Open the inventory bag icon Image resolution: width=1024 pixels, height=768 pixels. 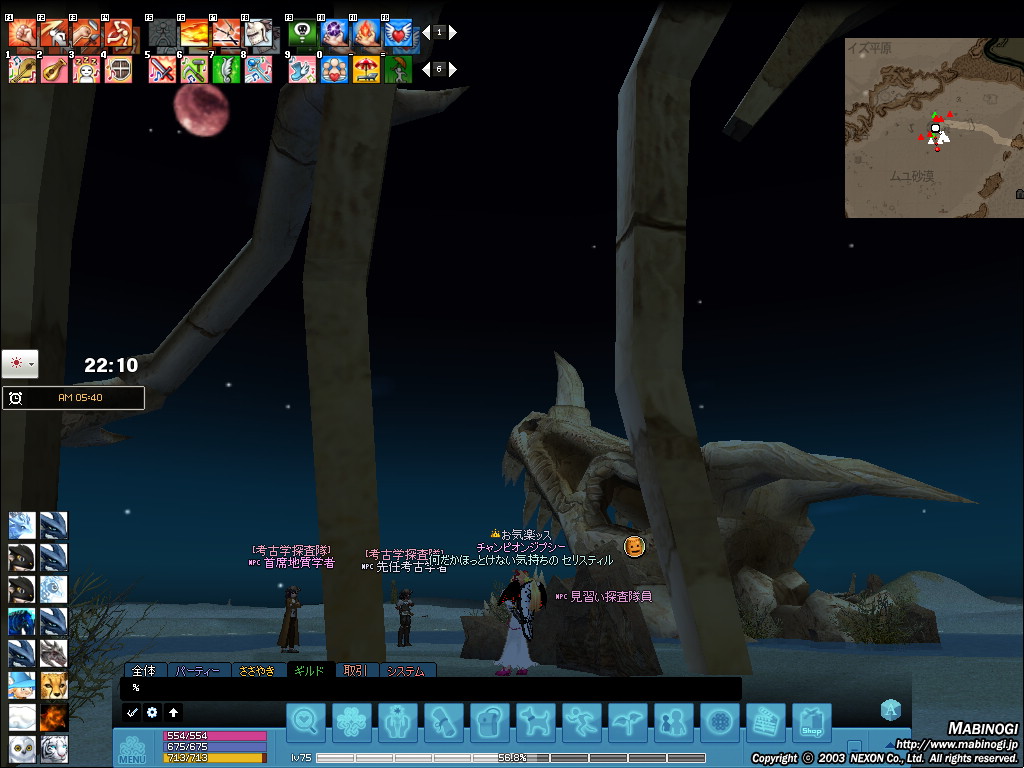490,722
